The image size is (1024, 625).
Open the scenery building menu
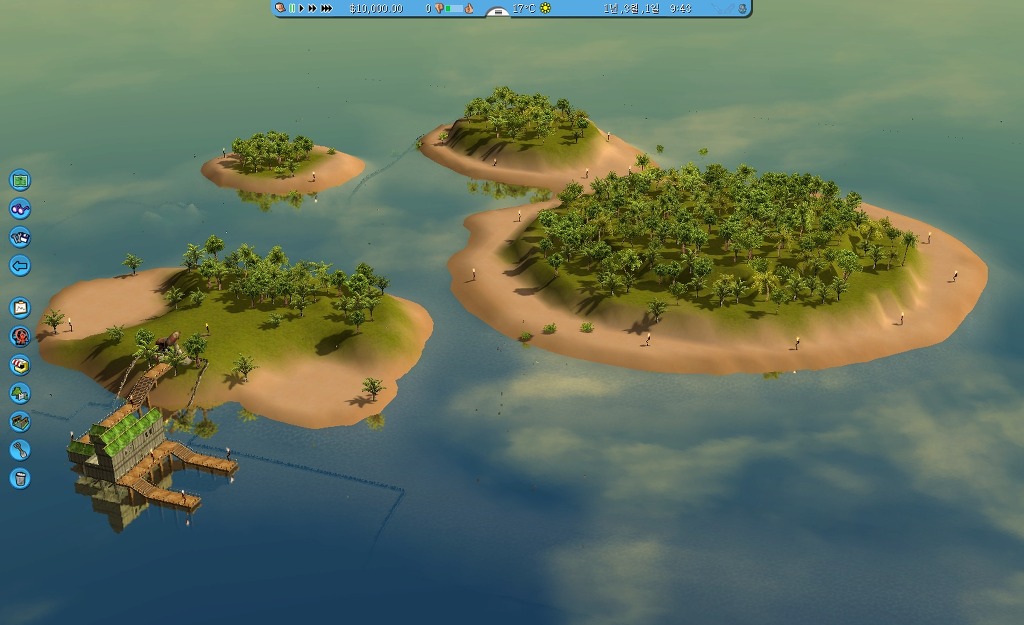coord(20,393)
